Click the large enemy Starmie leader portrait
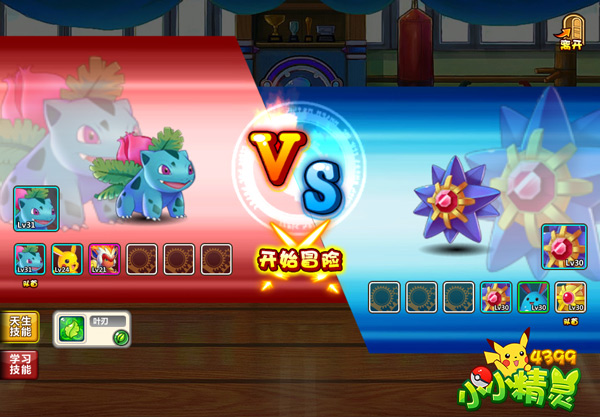 pos(564,246)
